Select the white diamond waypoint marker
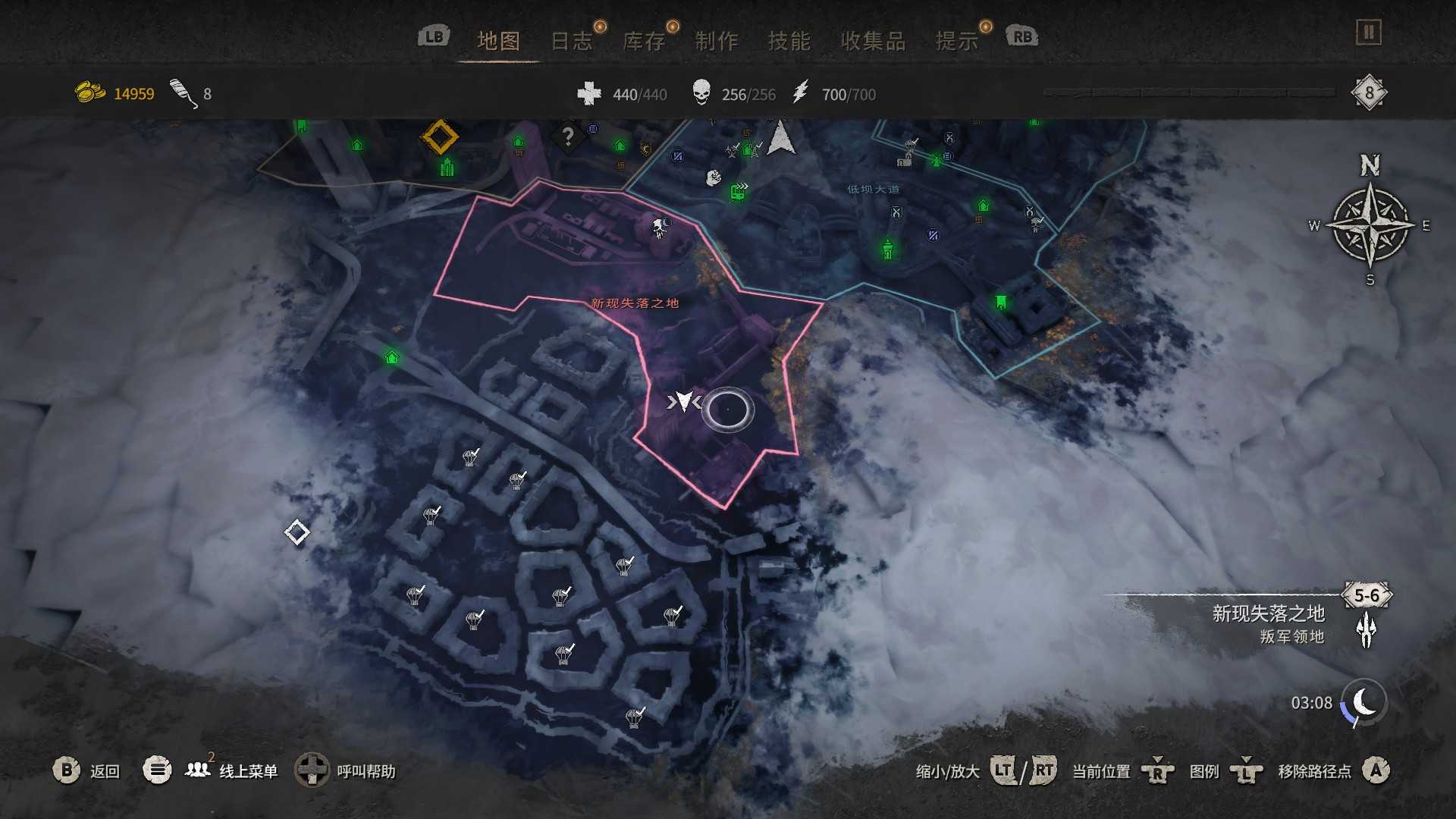 [x=297, y=532]
